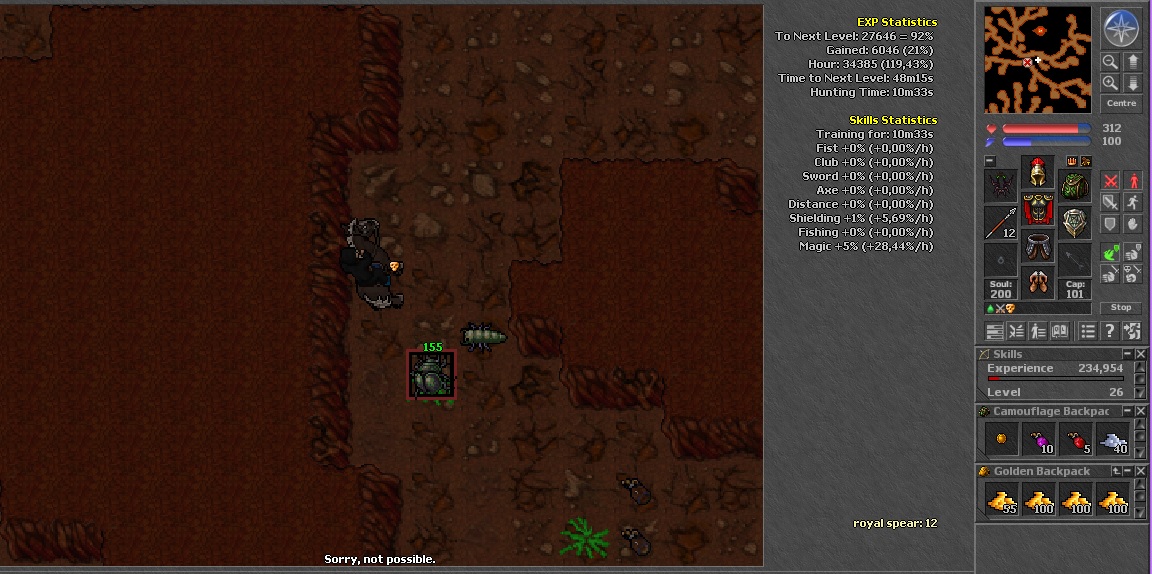The width and height of the screenshot is (1152, 574).
Task: Zoom out on the minimap
Action: tap(1110, 63)
